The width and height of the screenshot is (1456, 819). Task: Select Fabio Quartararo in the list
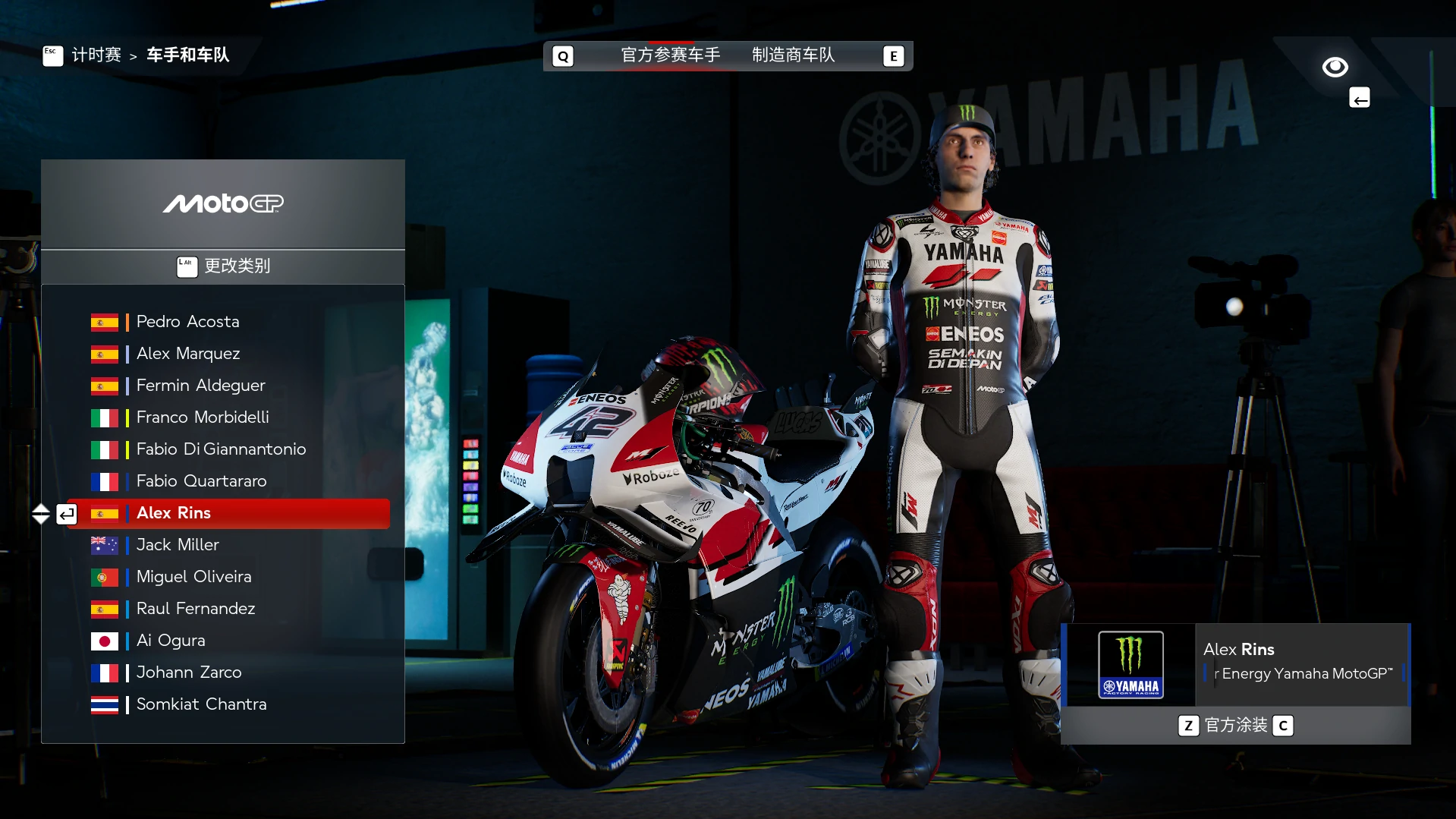(x=201, y=481)
